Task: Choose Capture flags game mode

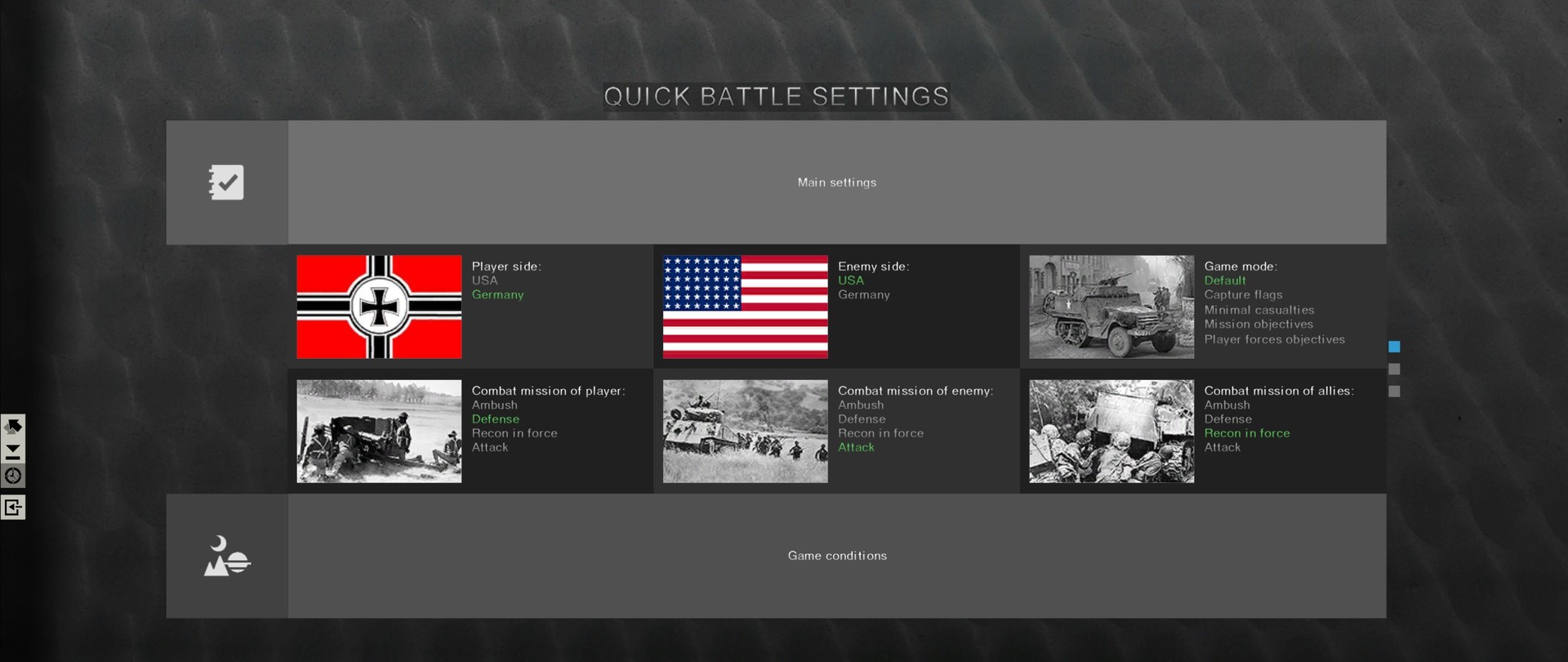Action: point(1244,294)
